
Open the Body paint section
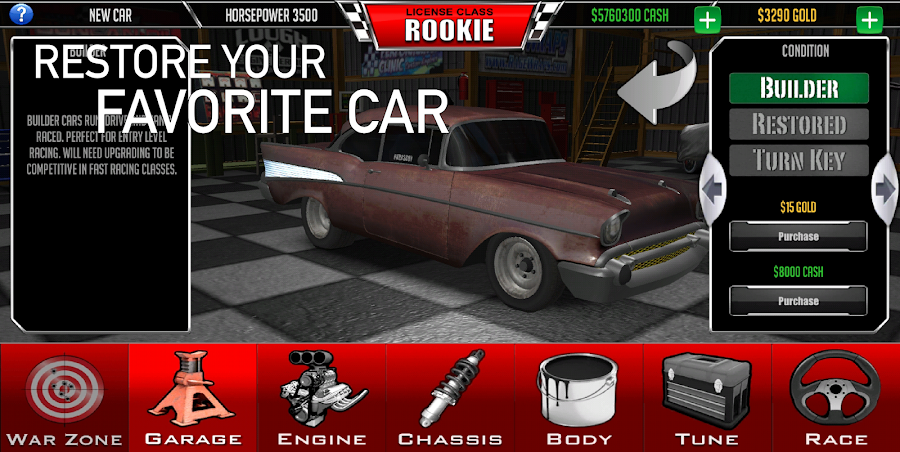click(579, 397)
